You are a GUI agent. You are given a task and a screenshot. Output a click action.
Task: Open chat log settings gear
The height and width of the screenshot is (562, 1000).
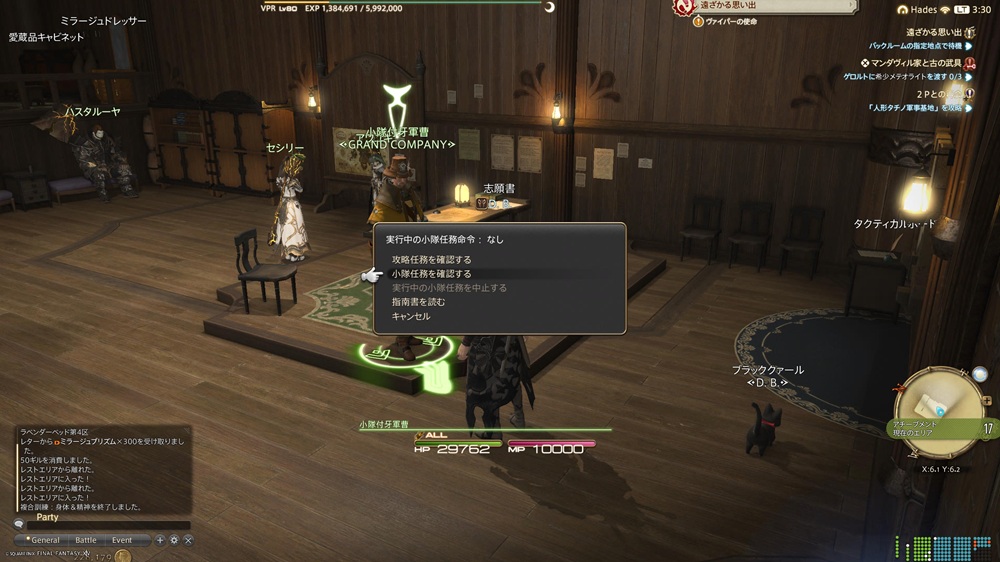pyautogui.click(x=174, y=540)
